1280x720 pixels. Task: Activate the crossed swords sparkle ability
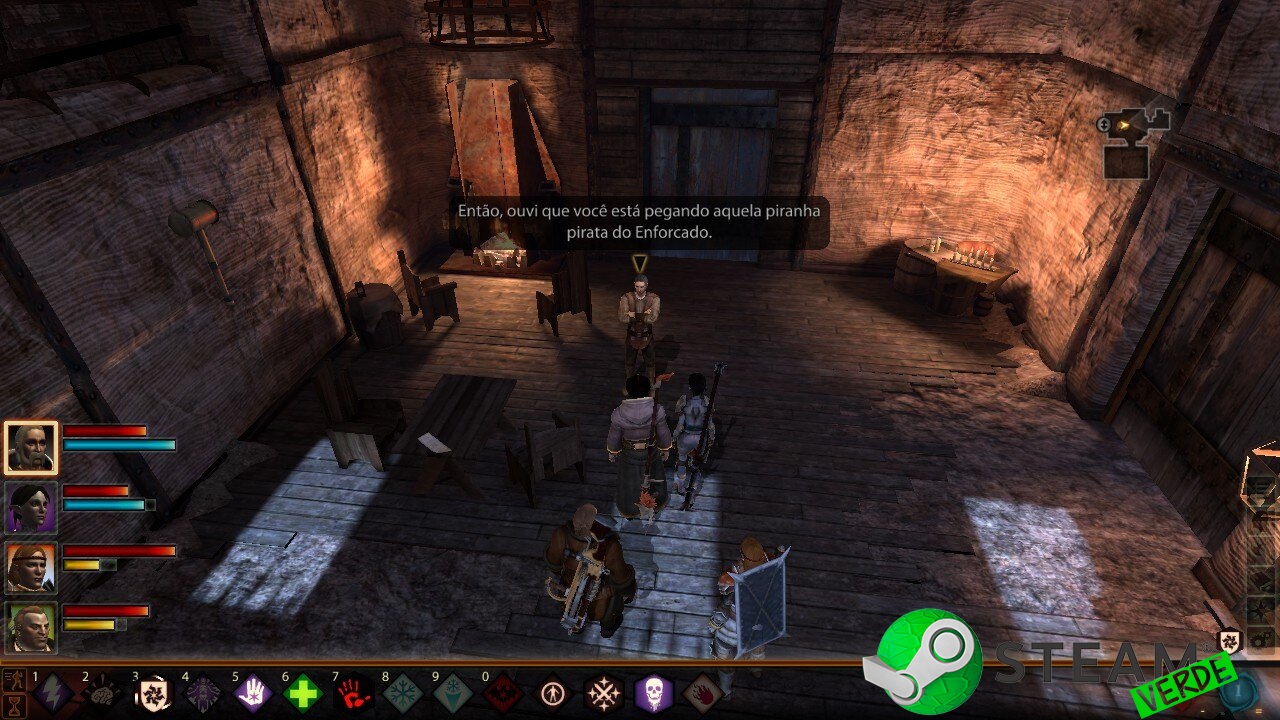tap(603, 692)
